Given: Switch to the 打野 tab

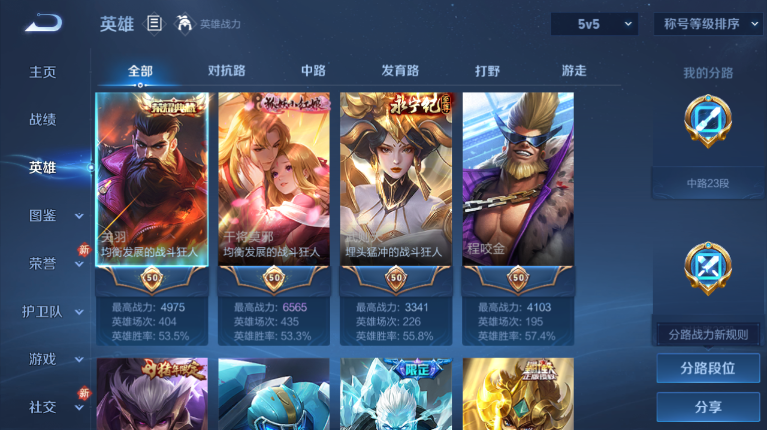Looking at the screenshot, I should (488, 71).
